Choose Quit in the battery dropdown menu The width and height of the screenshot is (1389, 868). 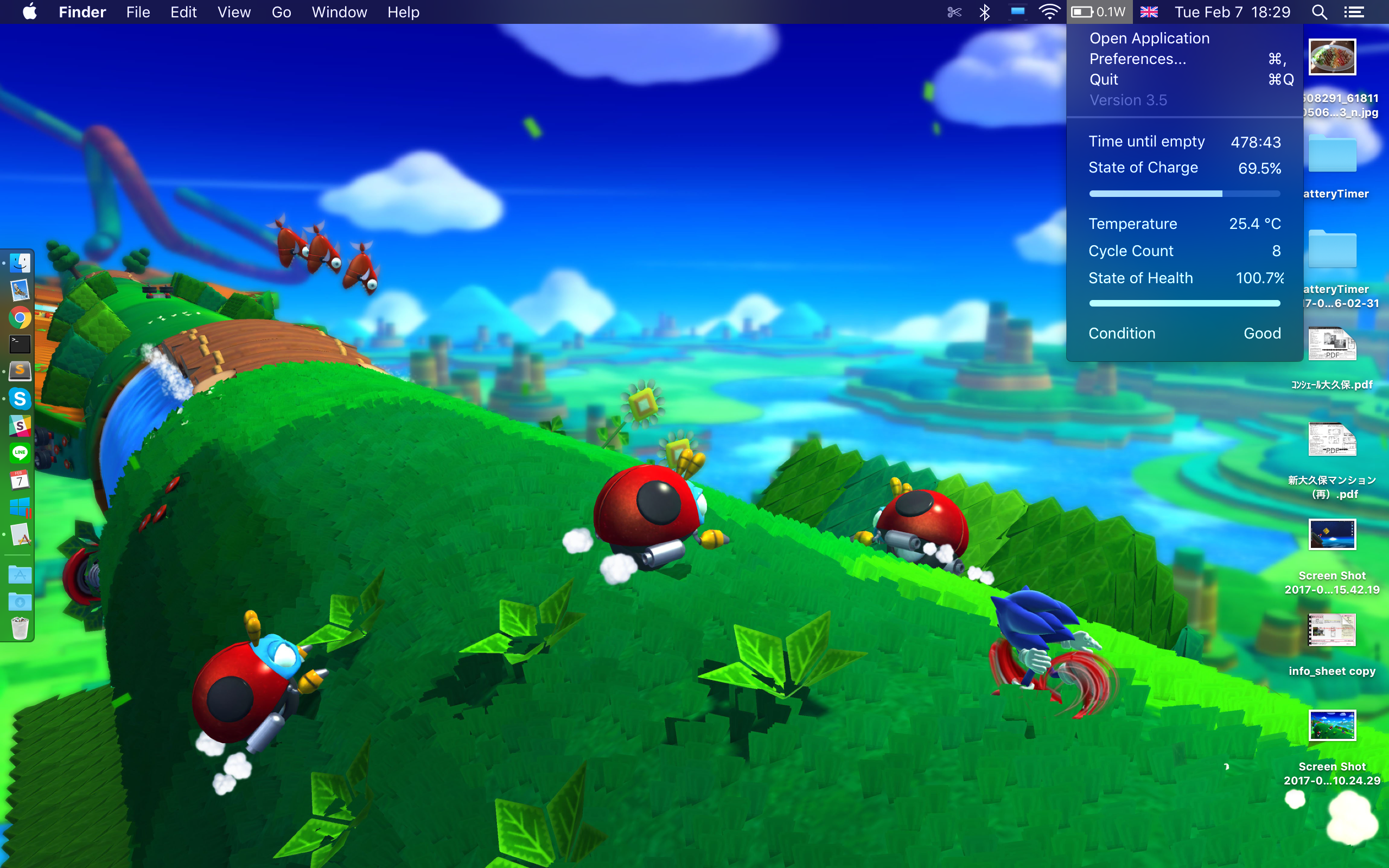1104,80
